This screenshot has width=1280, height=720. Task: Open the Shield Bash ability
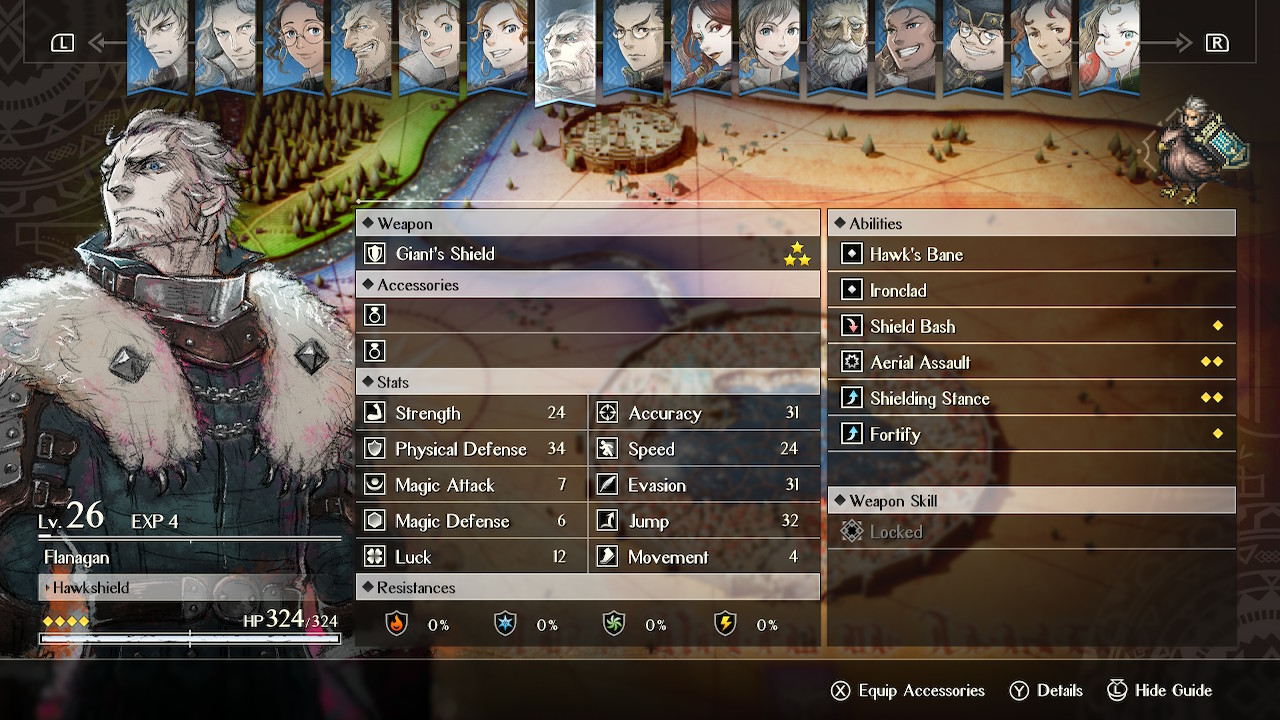click(x=1031, y=327)
